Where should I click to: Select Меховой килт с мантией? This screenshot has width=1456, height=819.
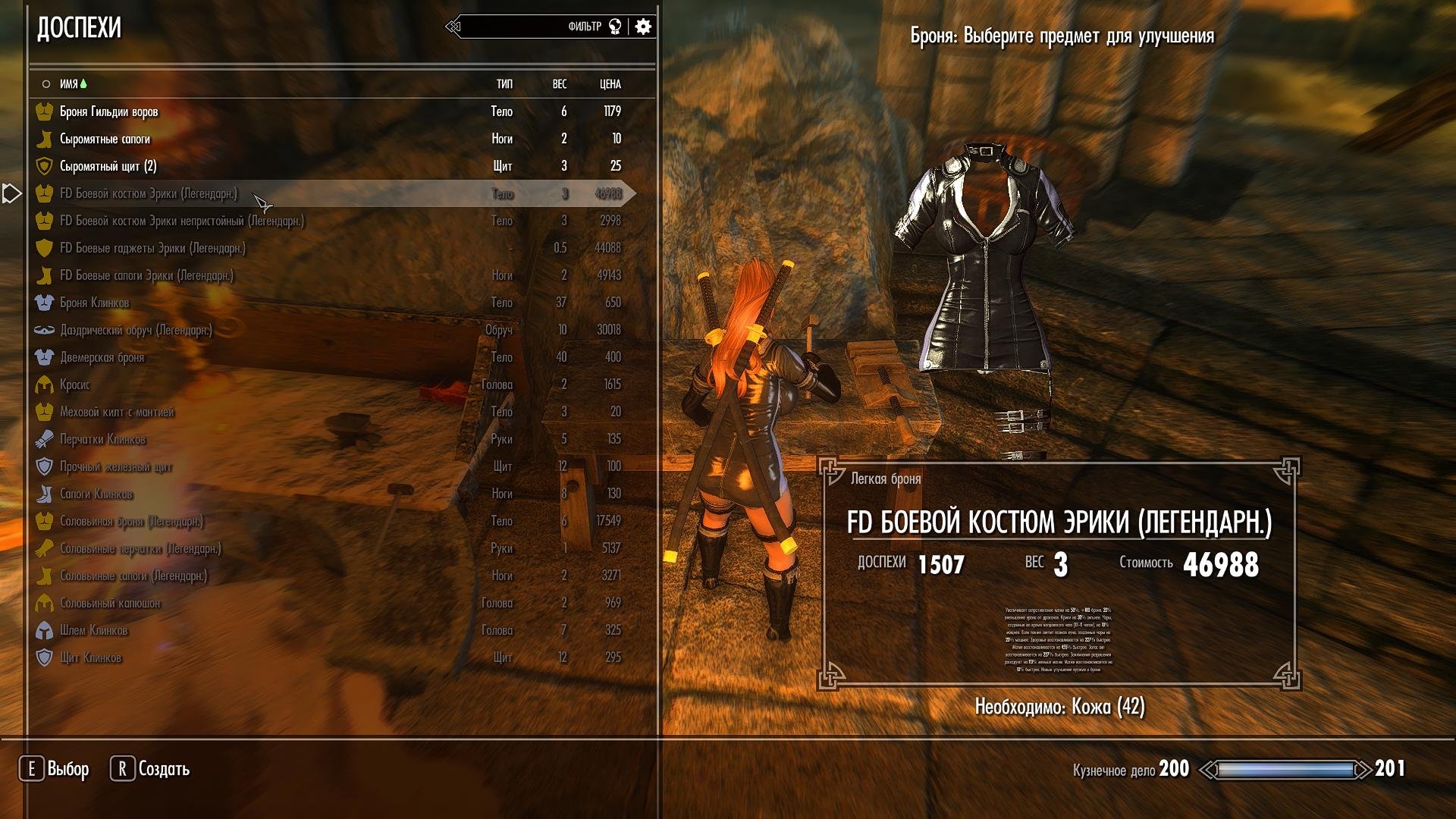pyautogui.click(x=117, y=412)
